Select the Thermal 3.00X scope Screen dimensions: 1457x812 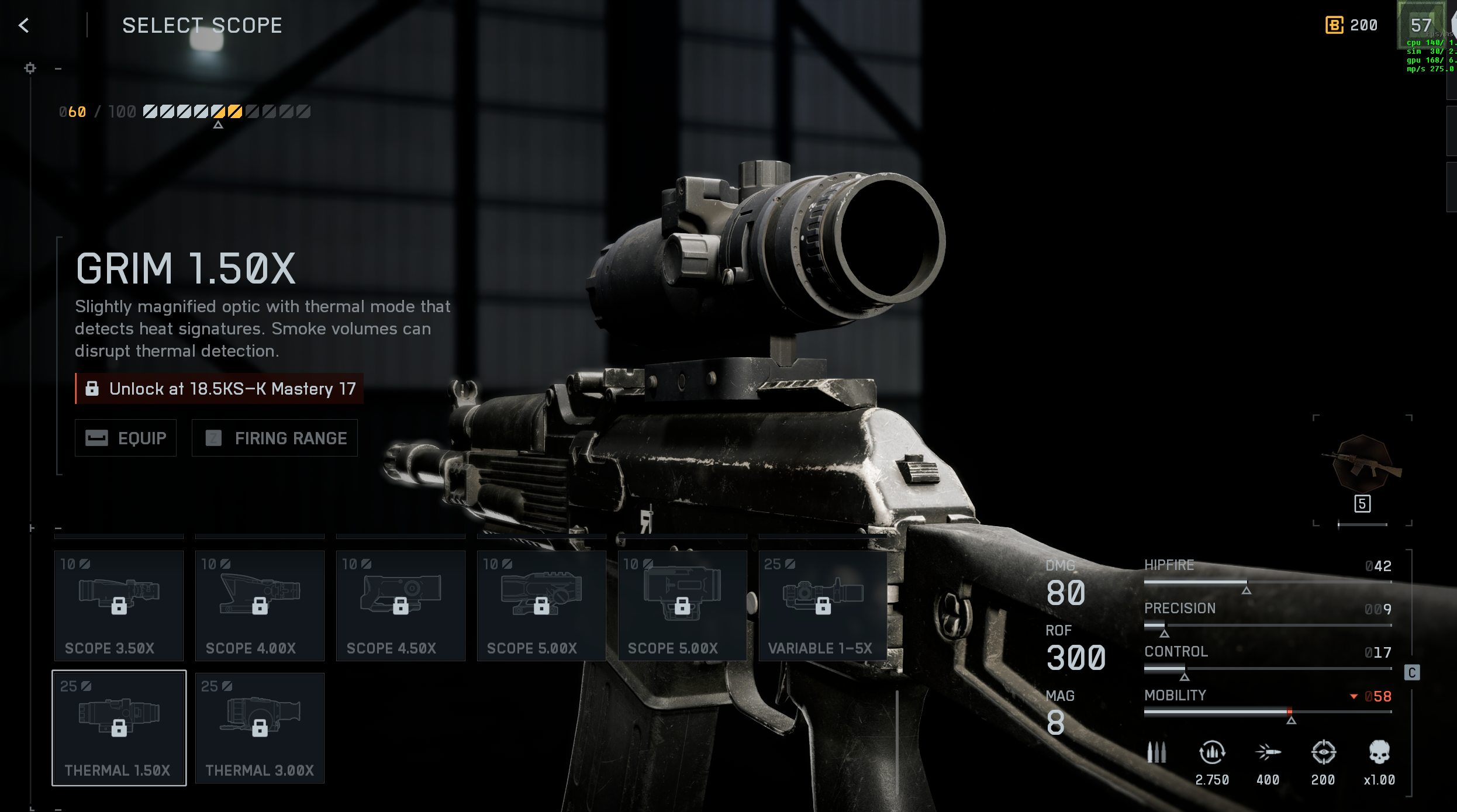coord(260,728)
